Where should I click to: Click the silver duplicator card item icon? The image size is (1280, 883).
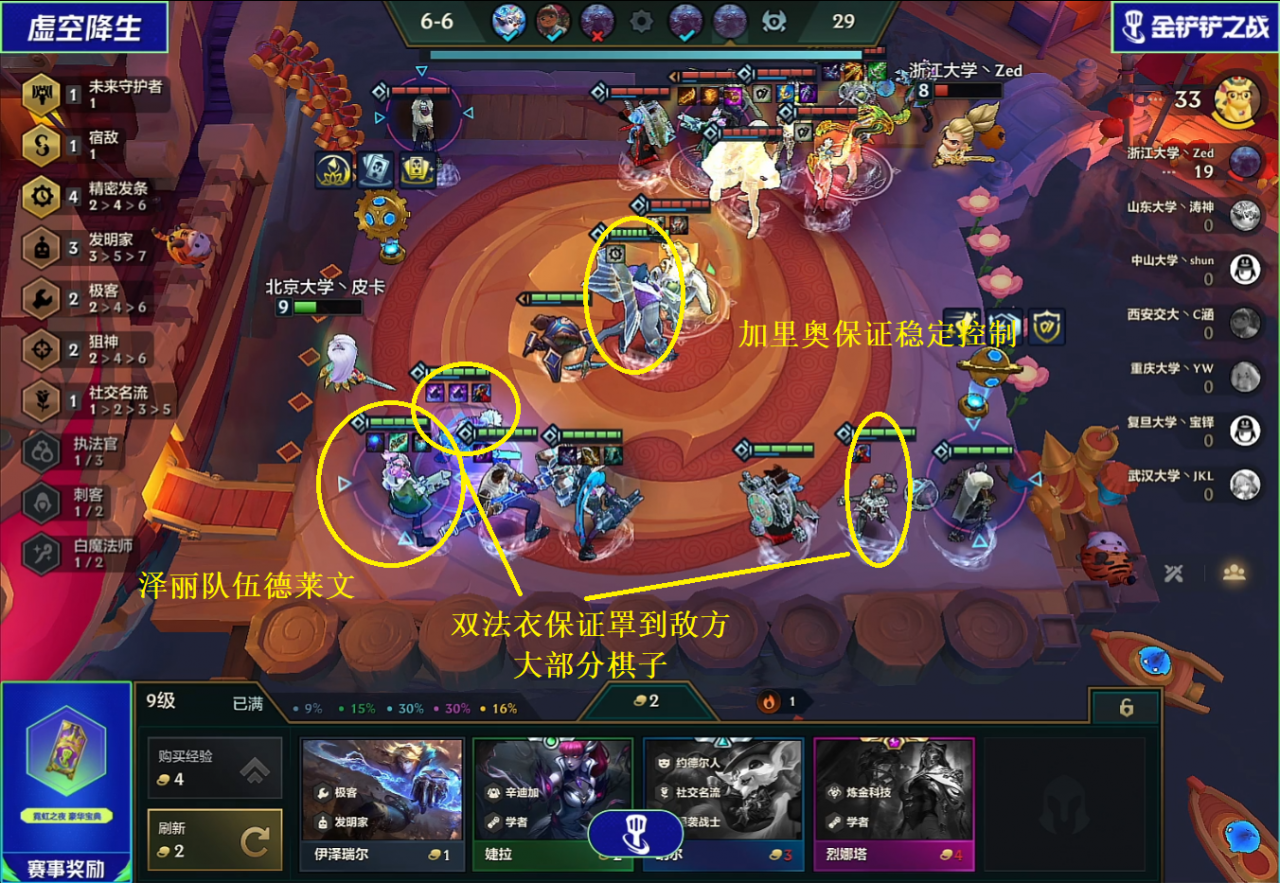pyautogui.click(x=377, y=169)
